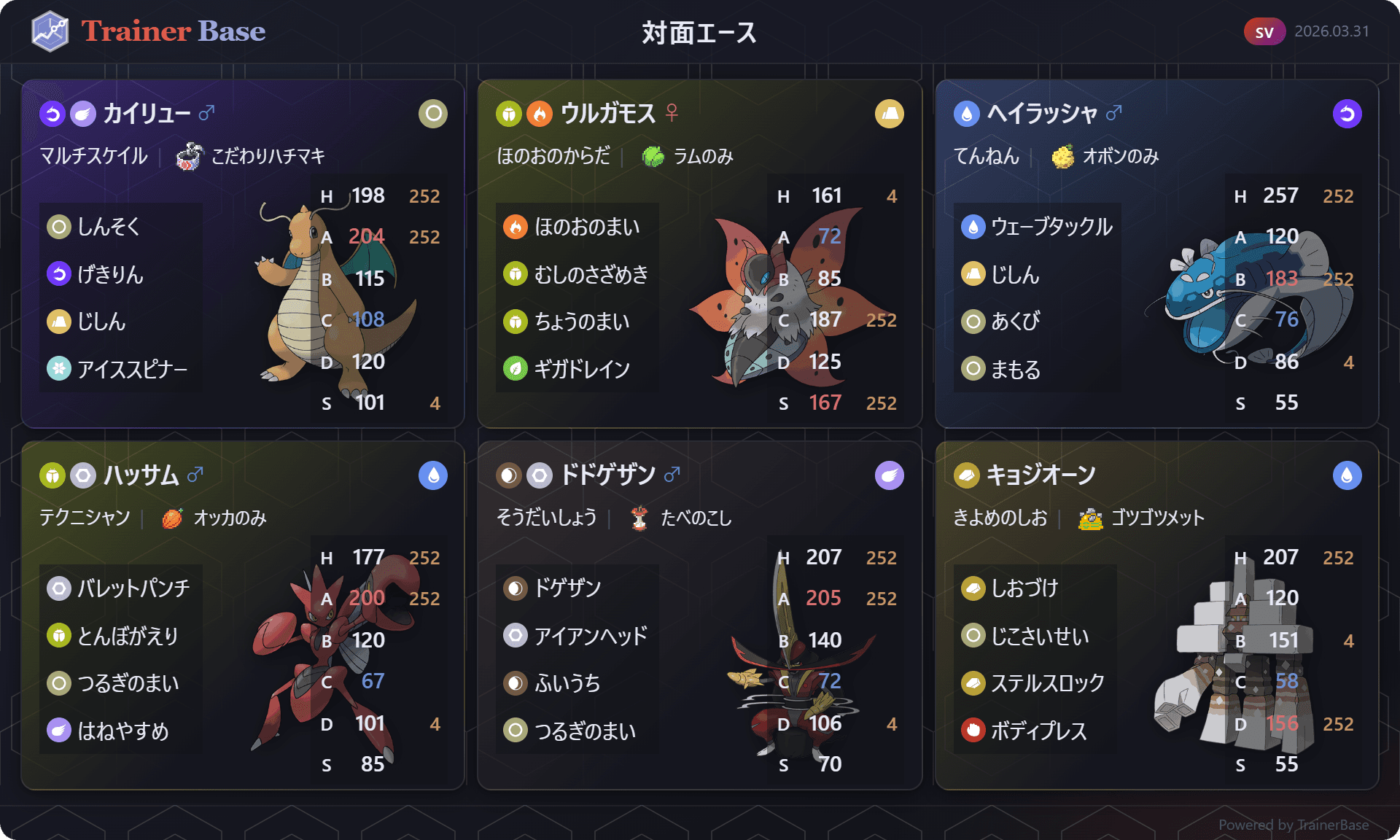Viewport: 1400px width, 840px height.
Task: Click the オッカのみ berry icon on ハッサム
Action: click(x=173, y=518)
